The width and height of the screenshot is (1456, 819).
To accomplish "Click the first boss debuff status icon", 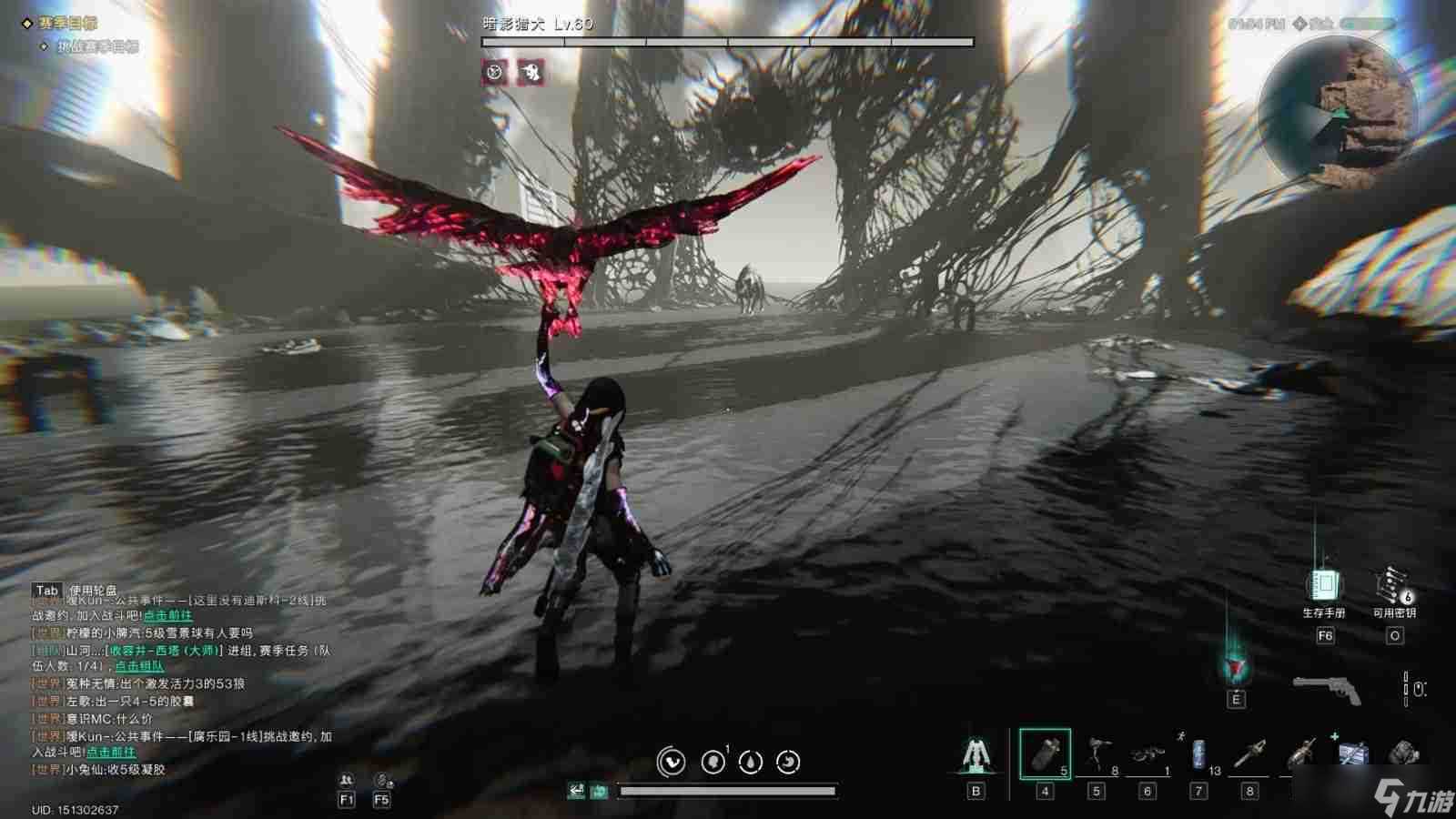I will coord(494,72).
